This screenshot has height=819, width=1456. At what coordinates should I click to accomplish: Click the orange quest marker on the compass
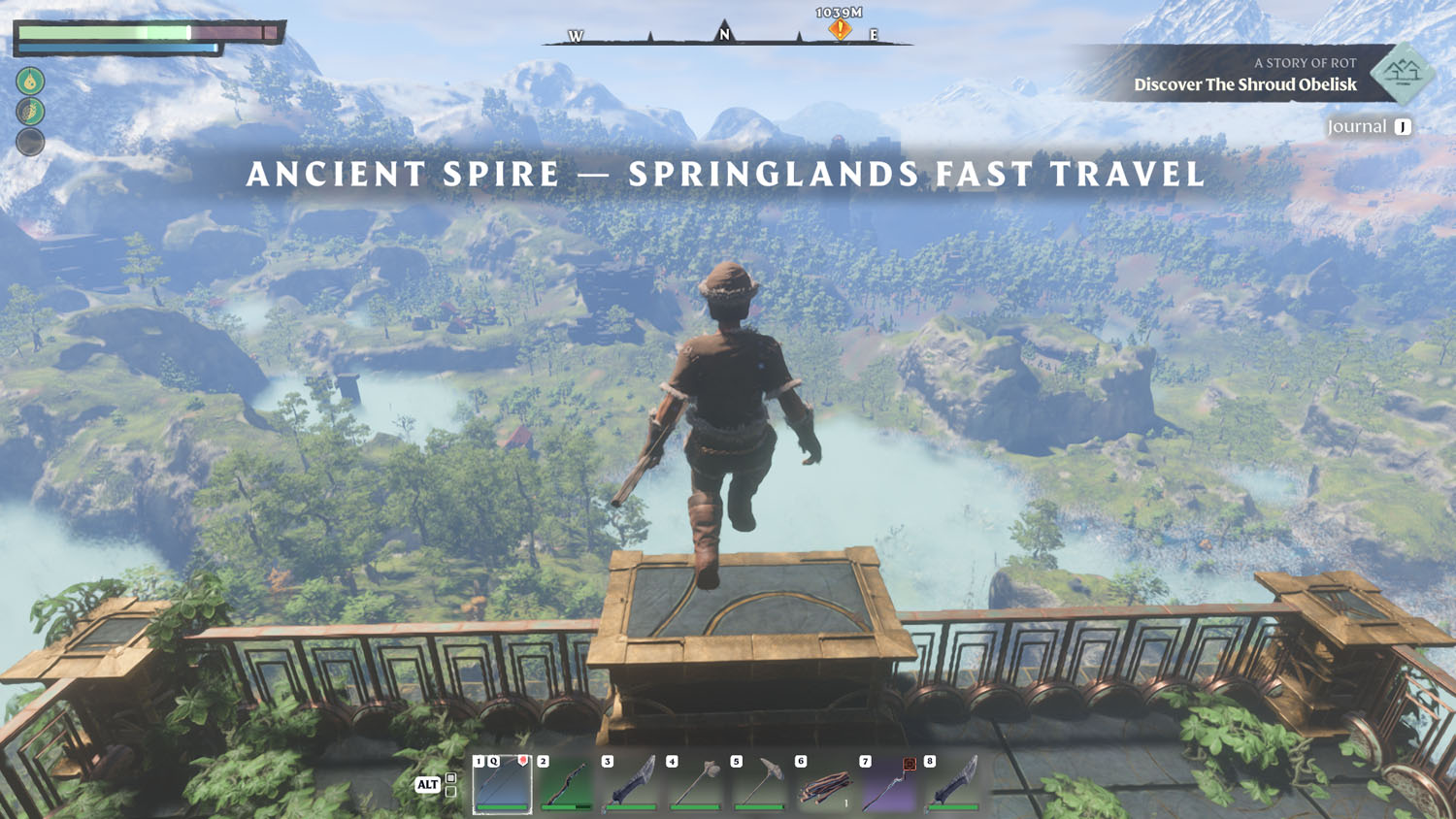point(840,30)
